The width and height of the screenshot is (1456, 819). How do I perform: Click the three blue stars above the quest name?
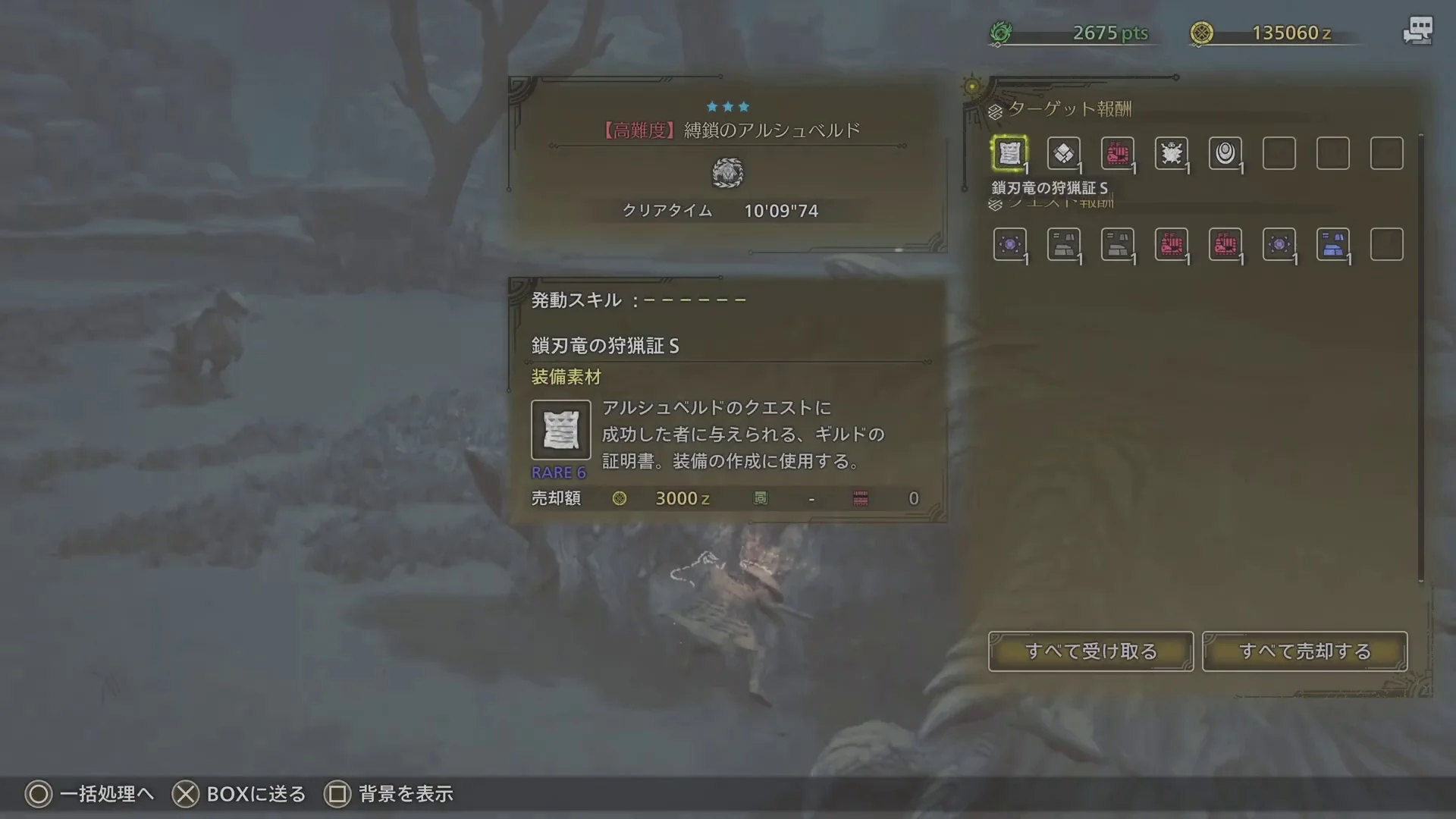point(728,106)
